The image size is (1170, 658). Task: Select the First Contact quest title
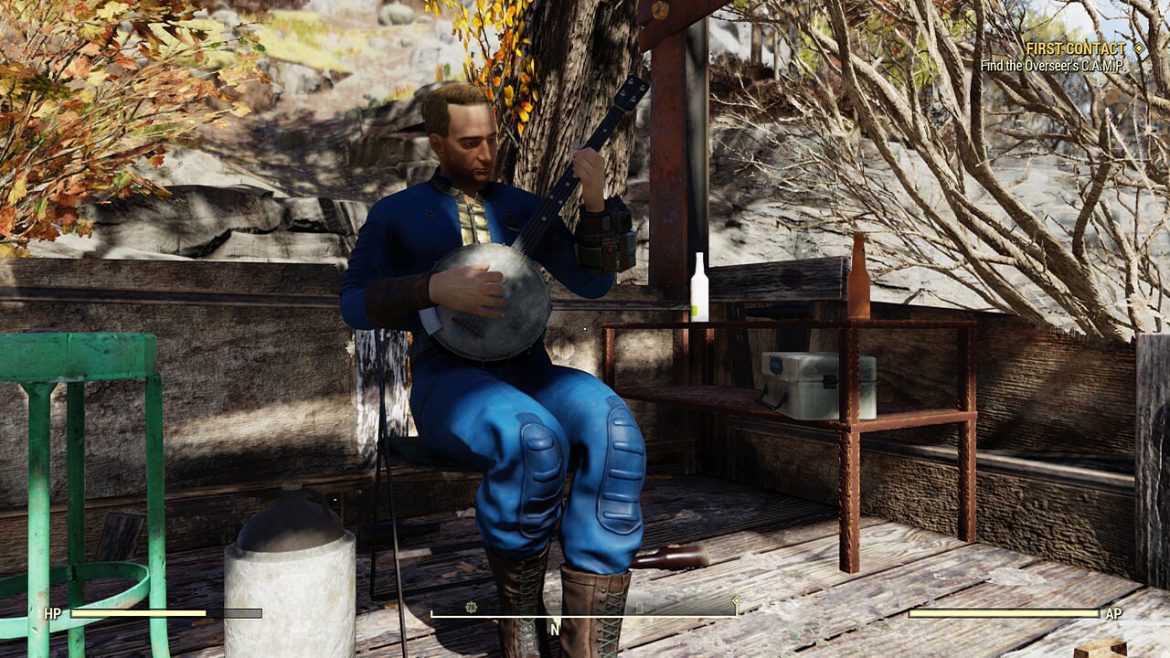(1076, 48)
